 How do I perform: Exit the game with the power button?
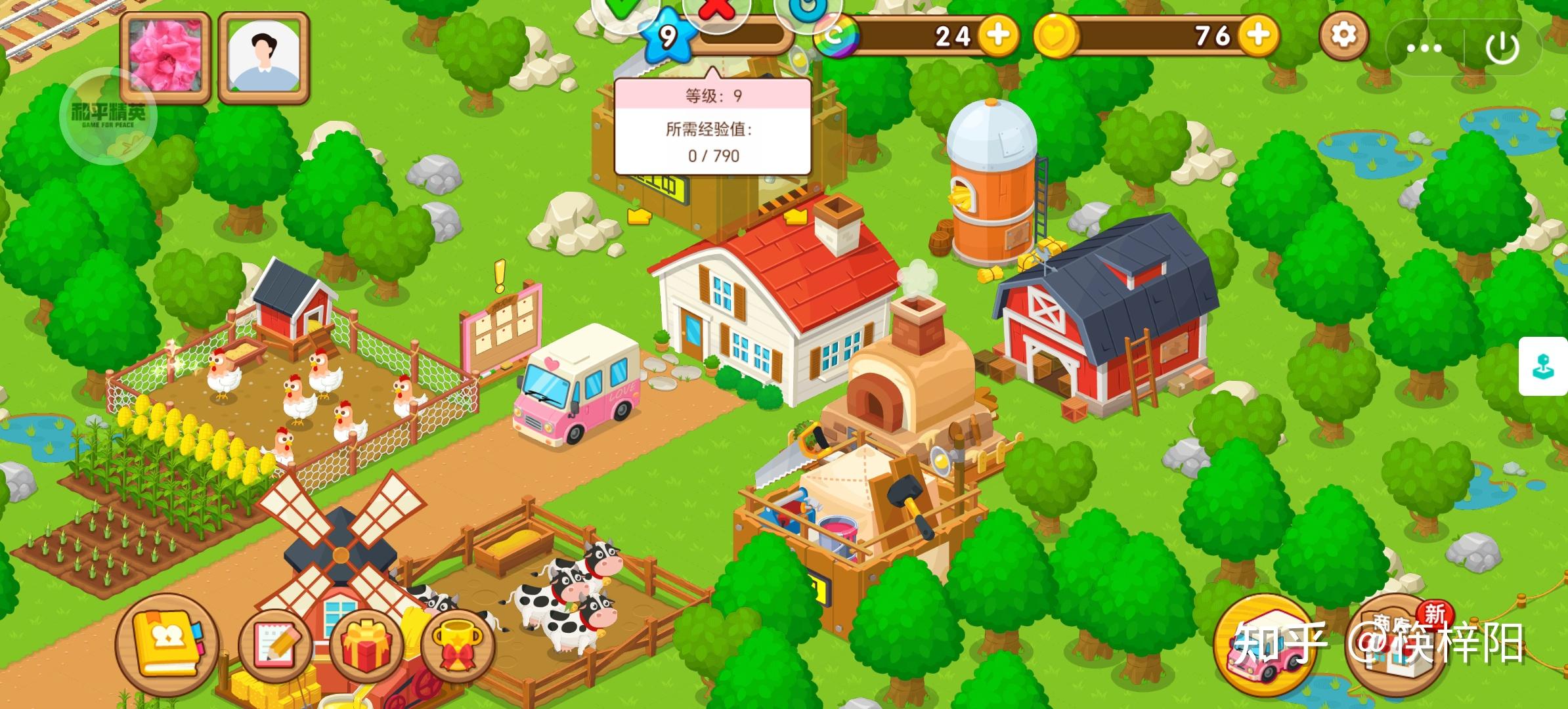click(x=1502, y=47)
